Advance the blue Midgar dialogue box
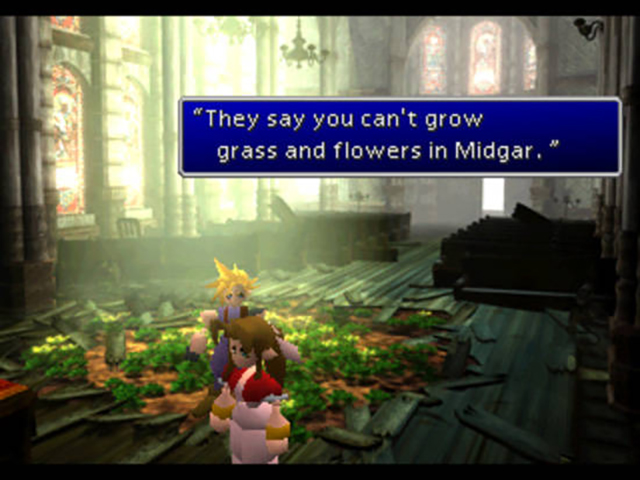640x480 pixels. pyautogui.click(x=399, y=136)
